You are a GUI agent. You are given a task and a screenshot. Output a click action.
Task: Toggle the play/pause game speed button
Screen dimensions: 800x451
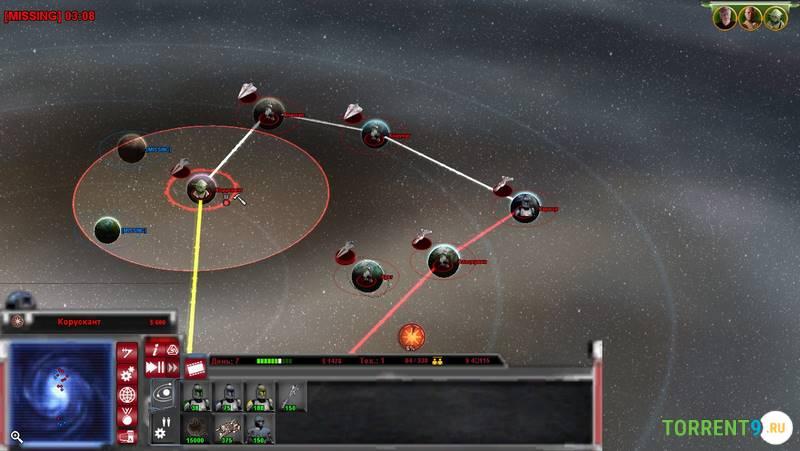155,367
